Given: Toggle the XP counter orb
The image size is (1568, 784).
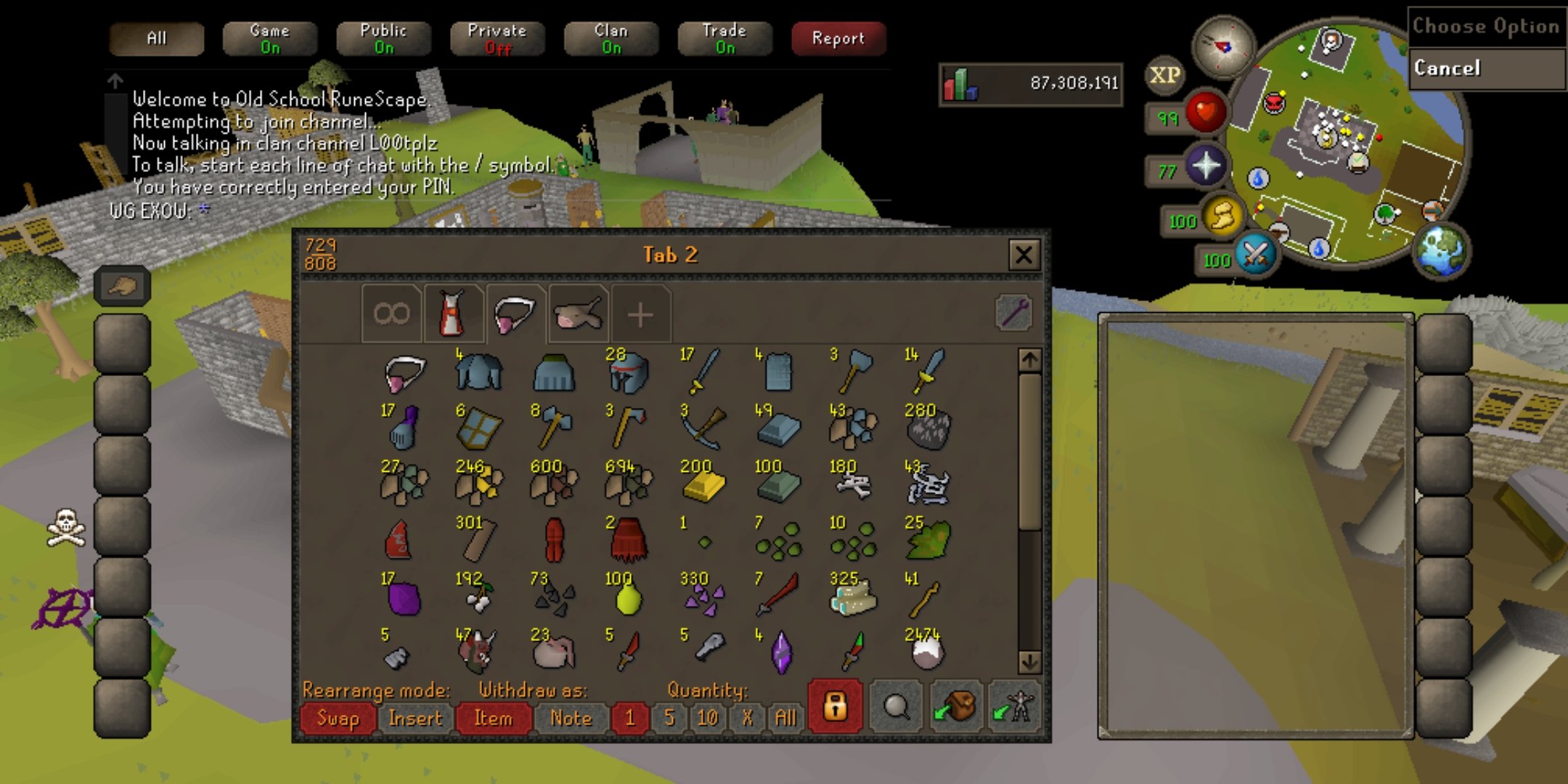Looking at the screenshot, I should (x=1164, y=75).
